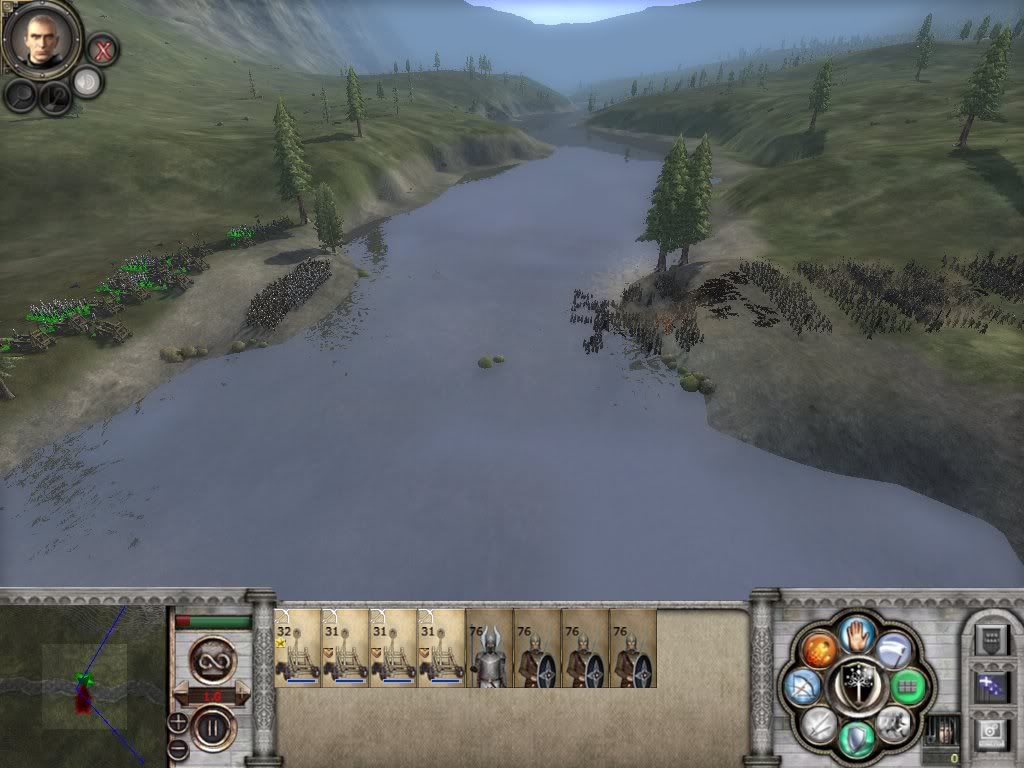Zoom in the minimap with plus button
Image resolution: width=1024 pixels, height=768 pixels.
tap(178, 720)
